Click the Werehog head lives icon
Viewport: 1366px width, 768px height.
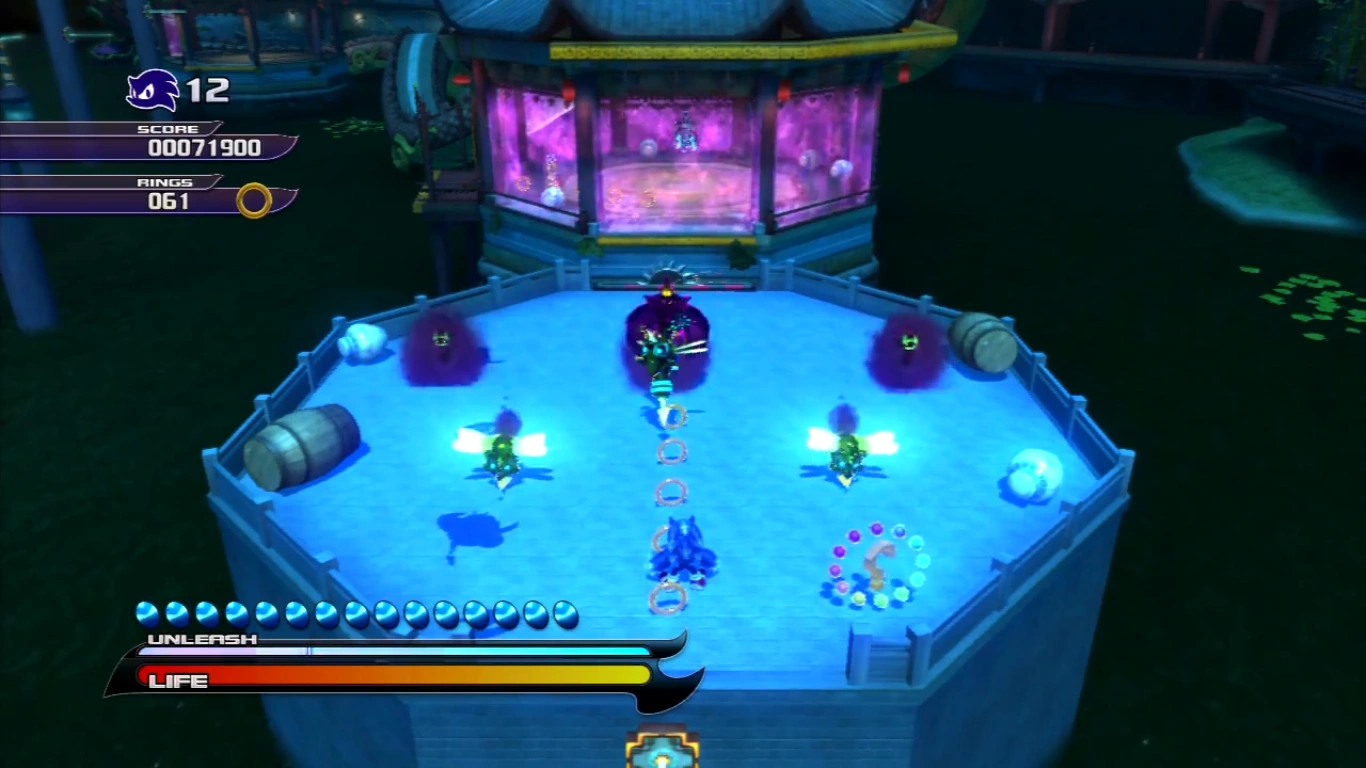tap(152, 91)
